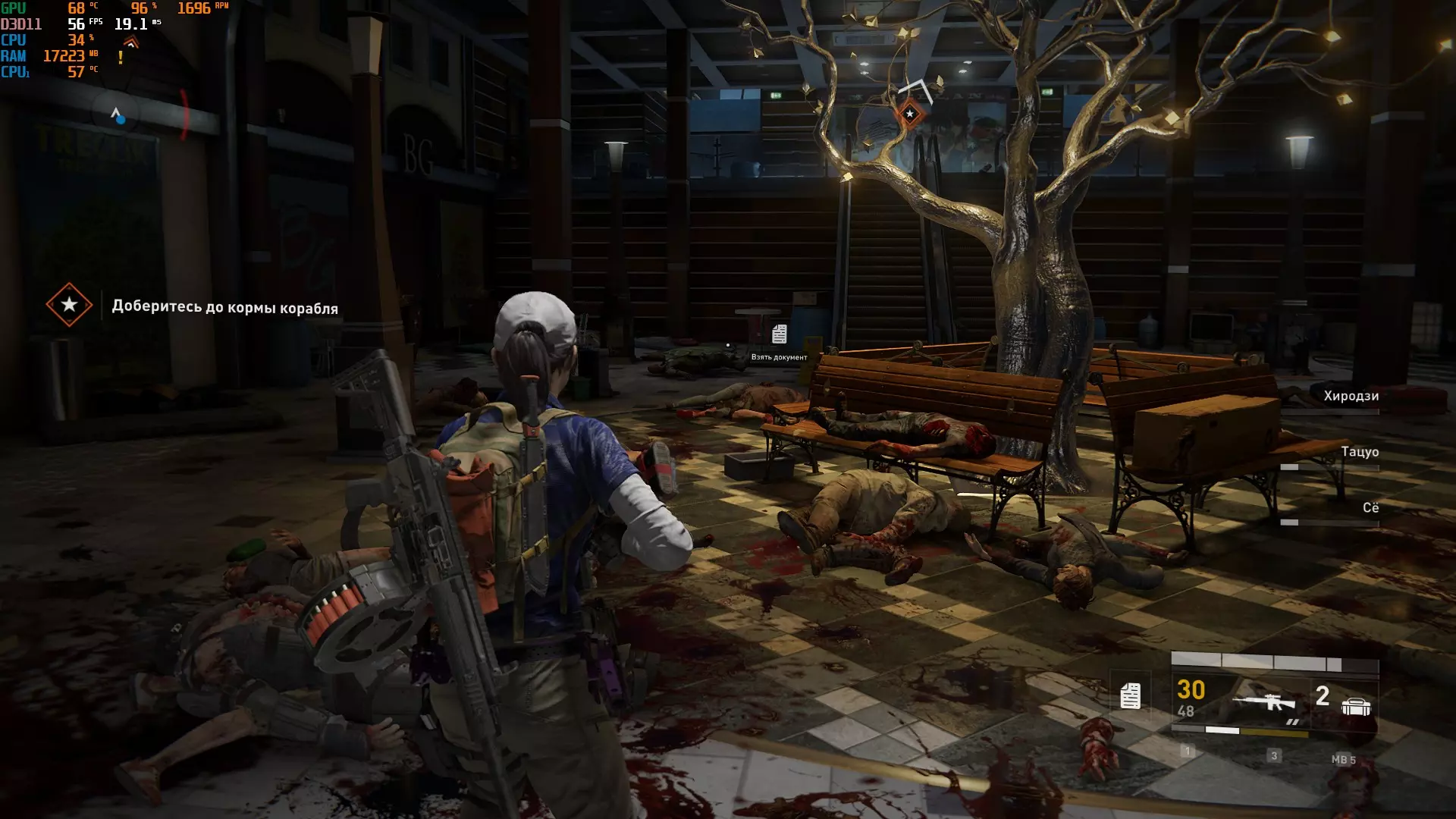
Task: Select the teammate name Тацуо
Action: click(1359, 452)
